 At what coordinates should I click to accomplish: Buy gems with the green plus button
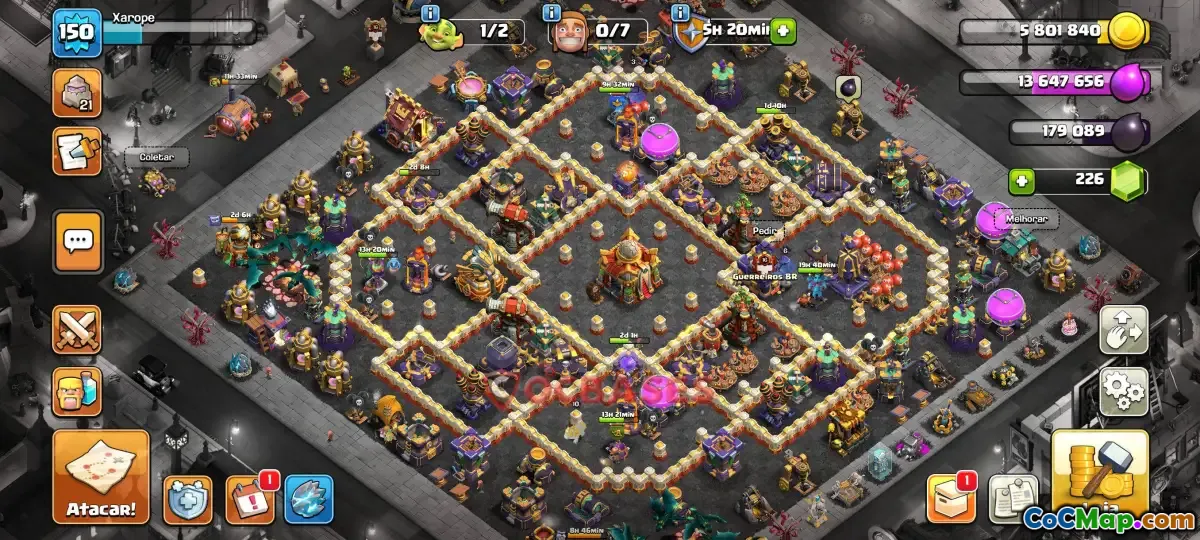coord(1022,181)
